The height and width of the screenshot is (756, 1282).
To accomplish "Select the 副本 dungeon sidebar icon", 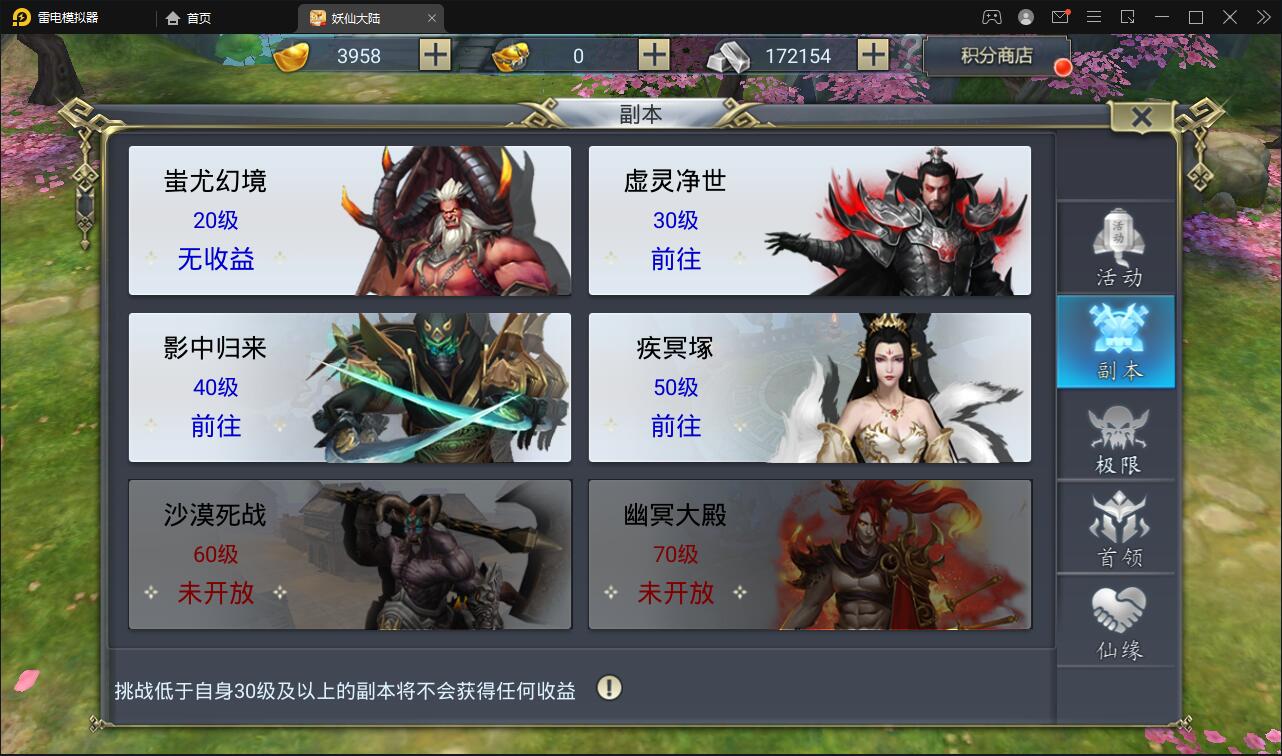I will pyautogui.click(x=1116, y=341).
